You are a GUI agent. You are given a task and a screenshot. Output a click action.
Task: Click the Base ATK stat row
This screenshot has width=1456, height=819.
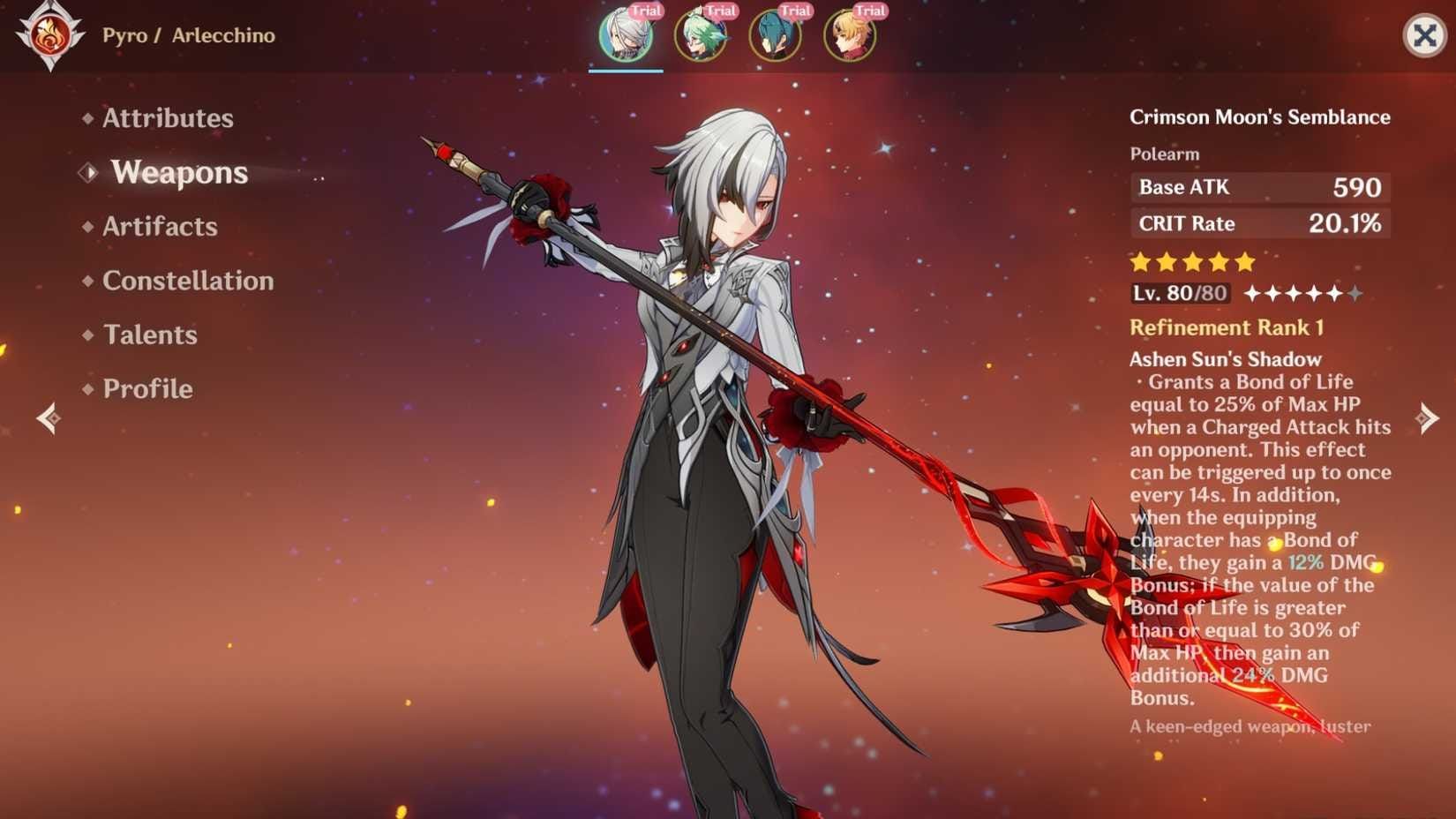pos(1260,187)
